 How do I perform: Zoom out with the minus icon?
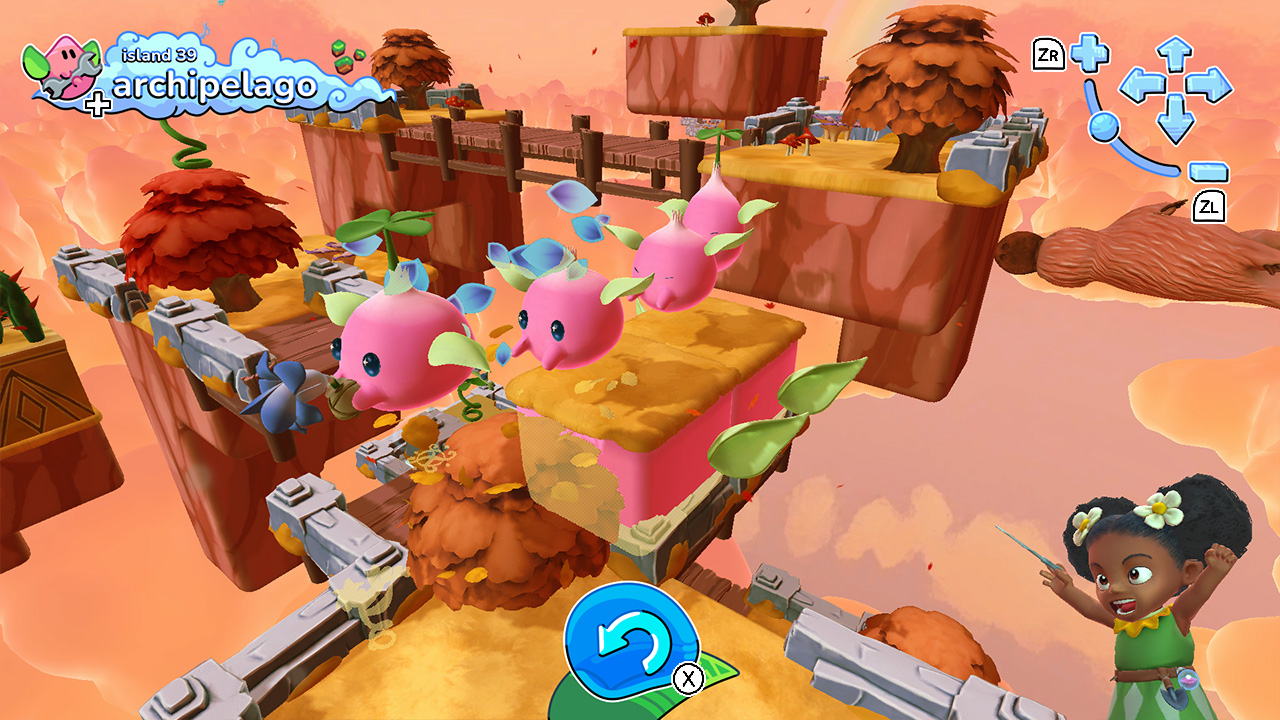pos(1208,171)
